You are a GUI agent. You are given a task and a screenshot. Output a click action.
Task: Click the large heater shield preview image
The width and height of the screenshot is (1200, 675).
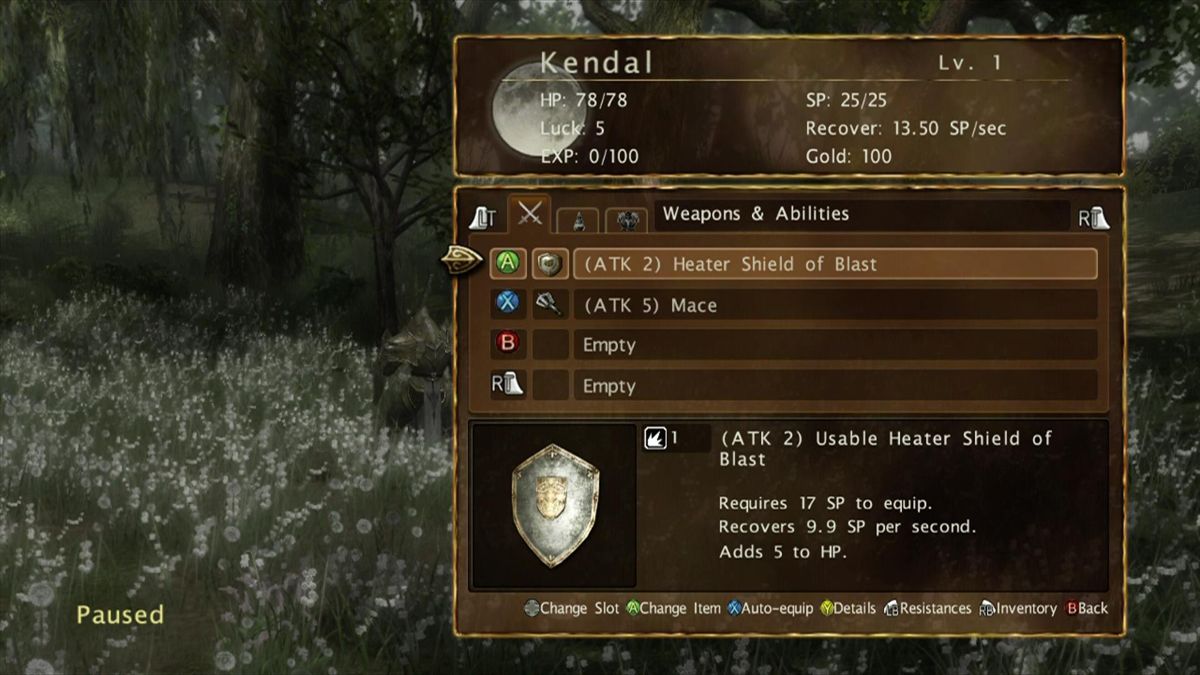pyautogui.click(x=554, y=505)
